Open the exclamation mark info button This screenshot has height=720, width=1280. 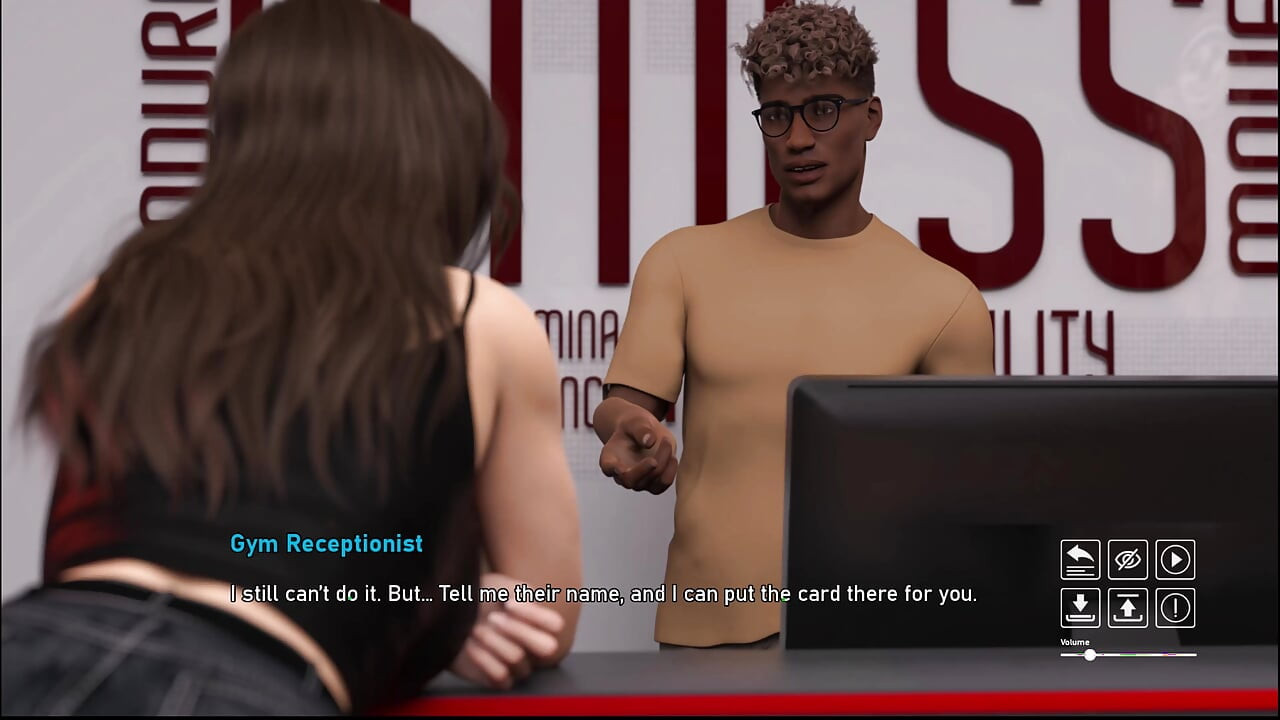1175,608
